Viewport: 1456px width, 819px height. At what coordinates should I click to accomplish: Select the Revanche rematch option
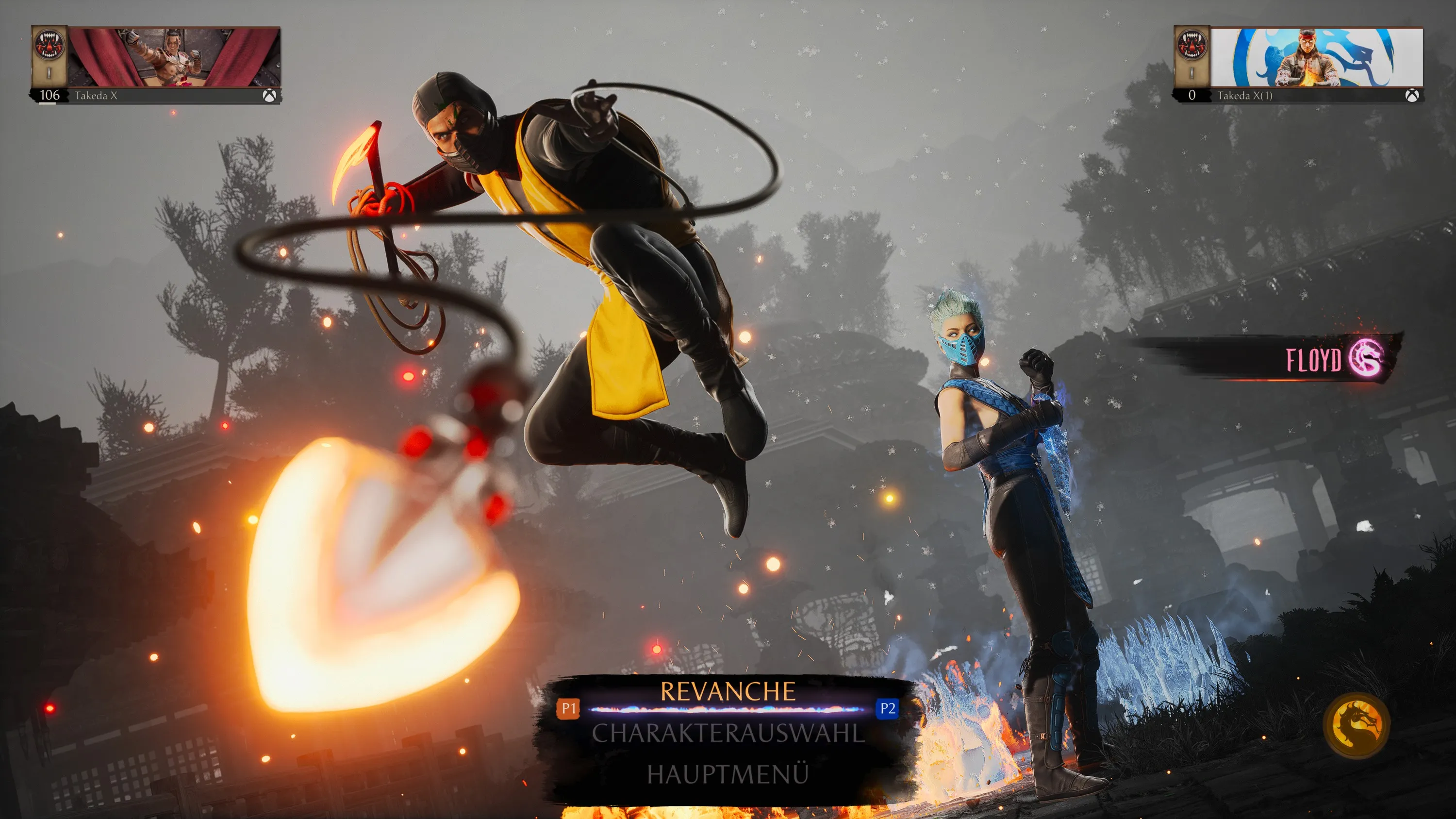(x=728, y=692)
